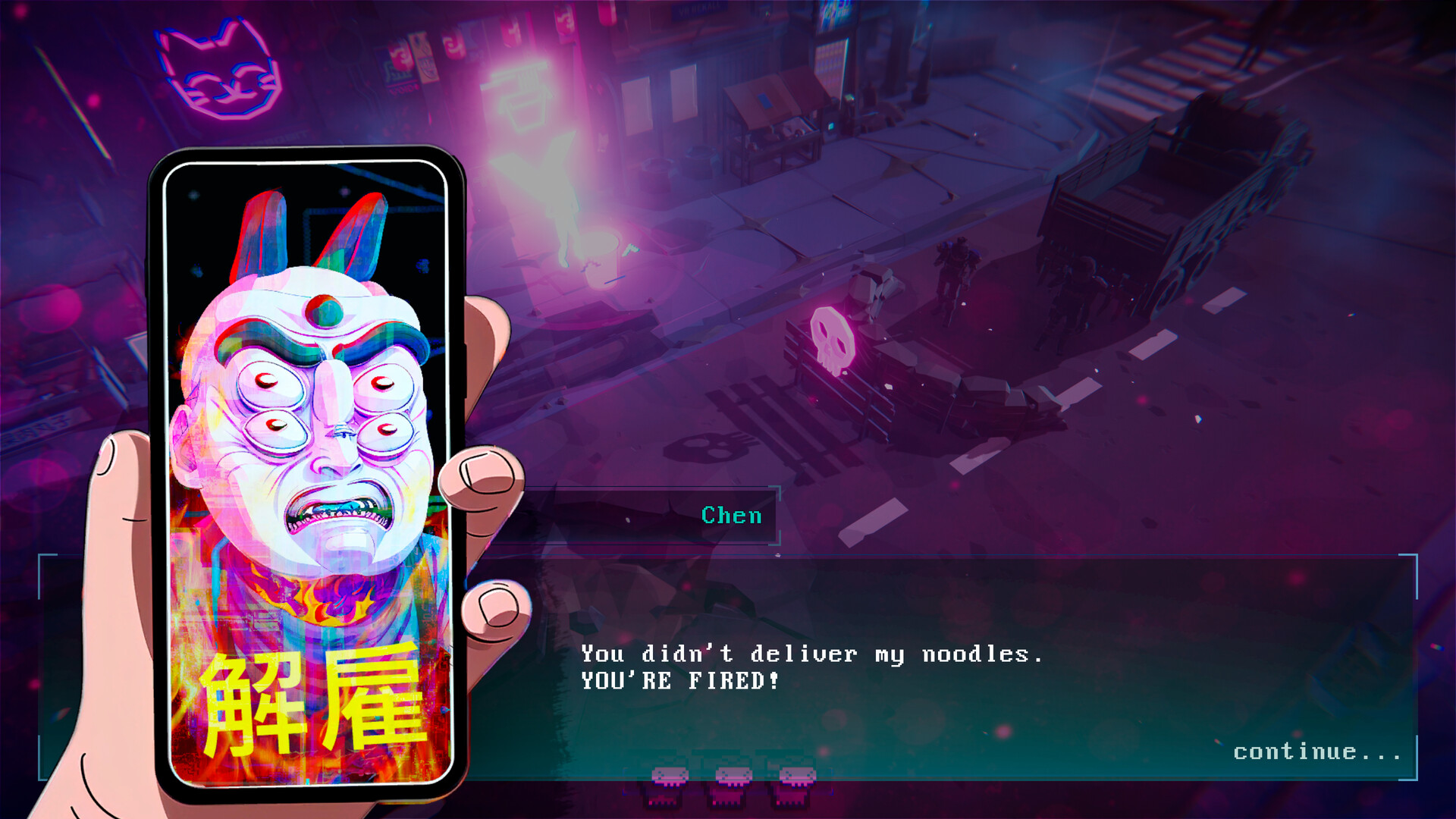The width and height of the screenshot is (1456, 819).
Task: Select the middle pixel skull icon
Action: pyautogui.click(x=733, y=777)
